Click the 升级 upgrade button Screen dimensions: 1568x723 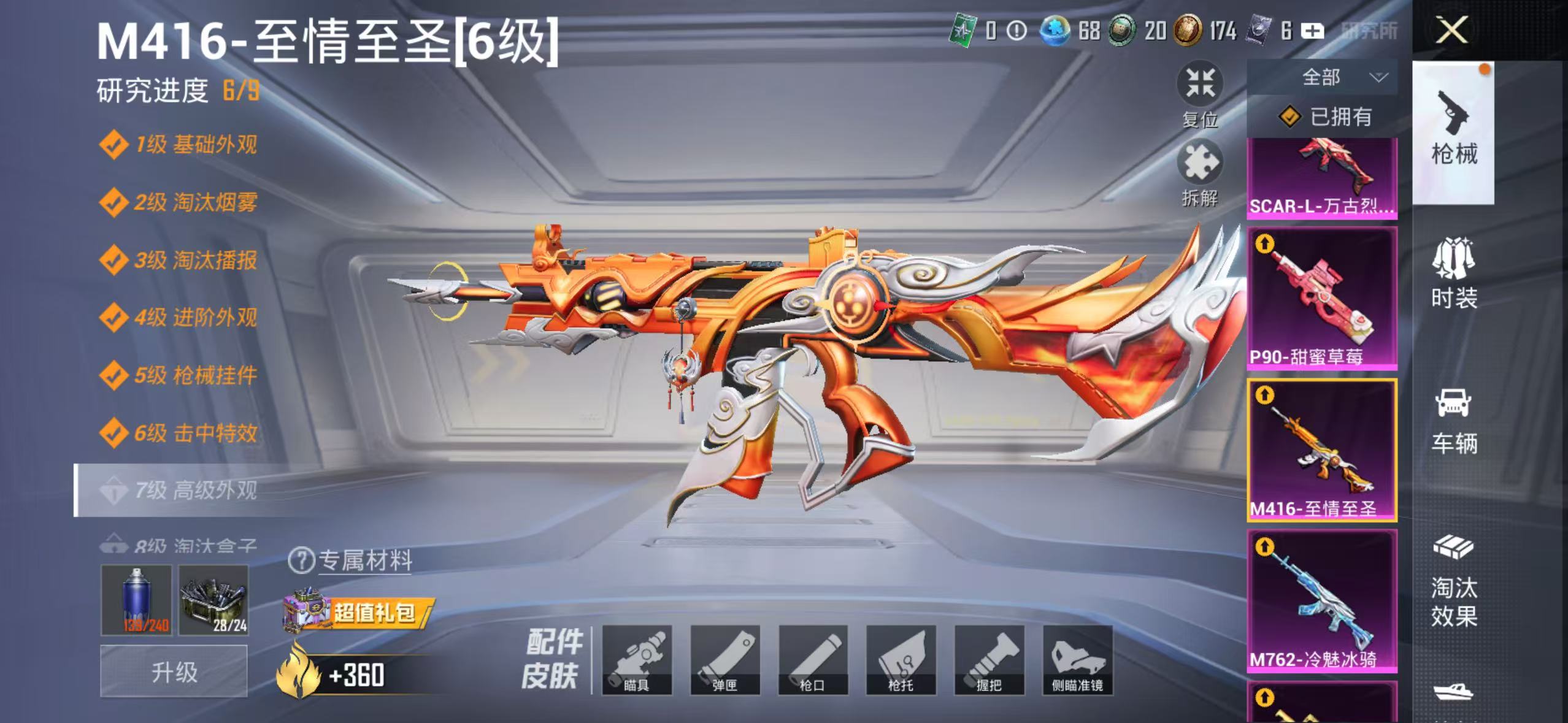tap(174, 671)
